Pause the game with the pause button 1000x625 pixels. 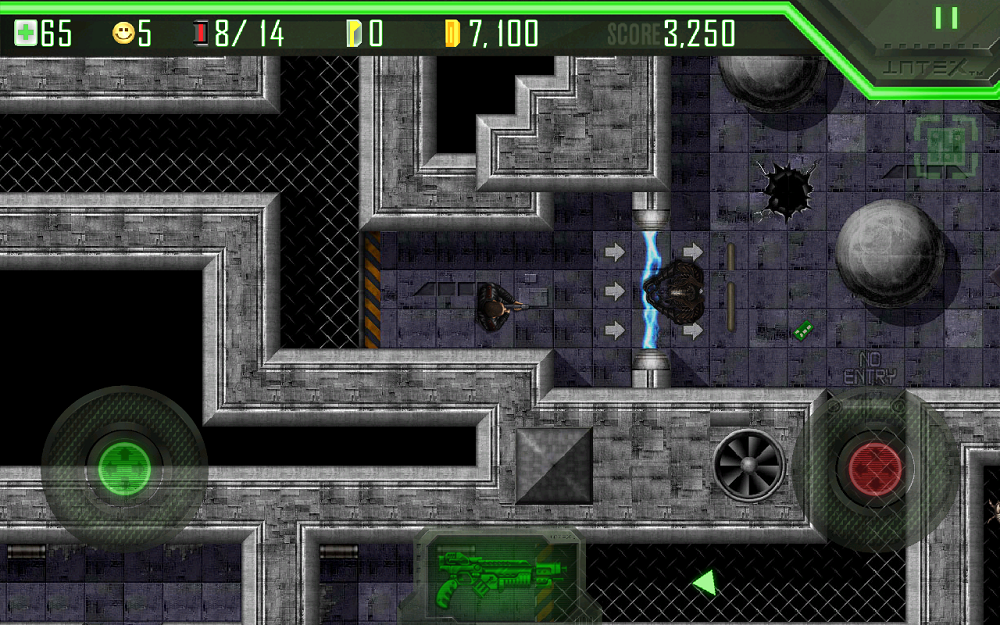pos(946,18)
